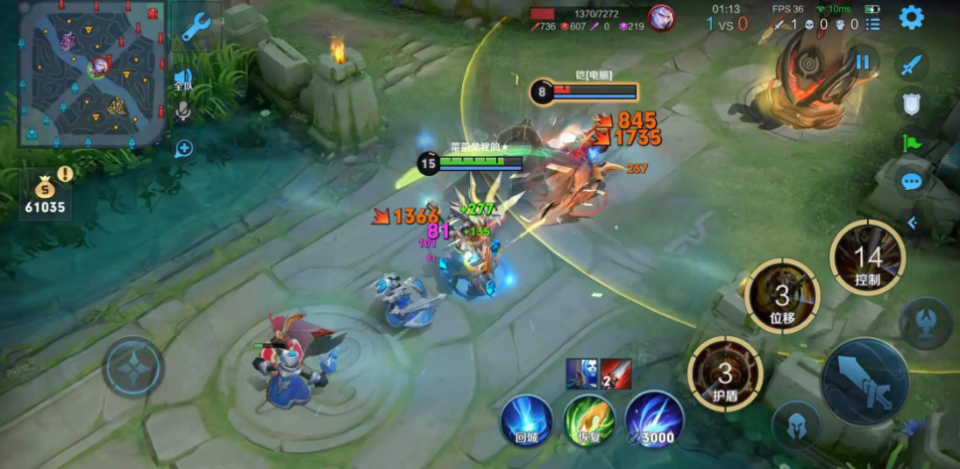The height and width of the screenshot is (469, 960).
Task: Activate the 3000 blue slash spell
Action: click(x=655, y=419)
